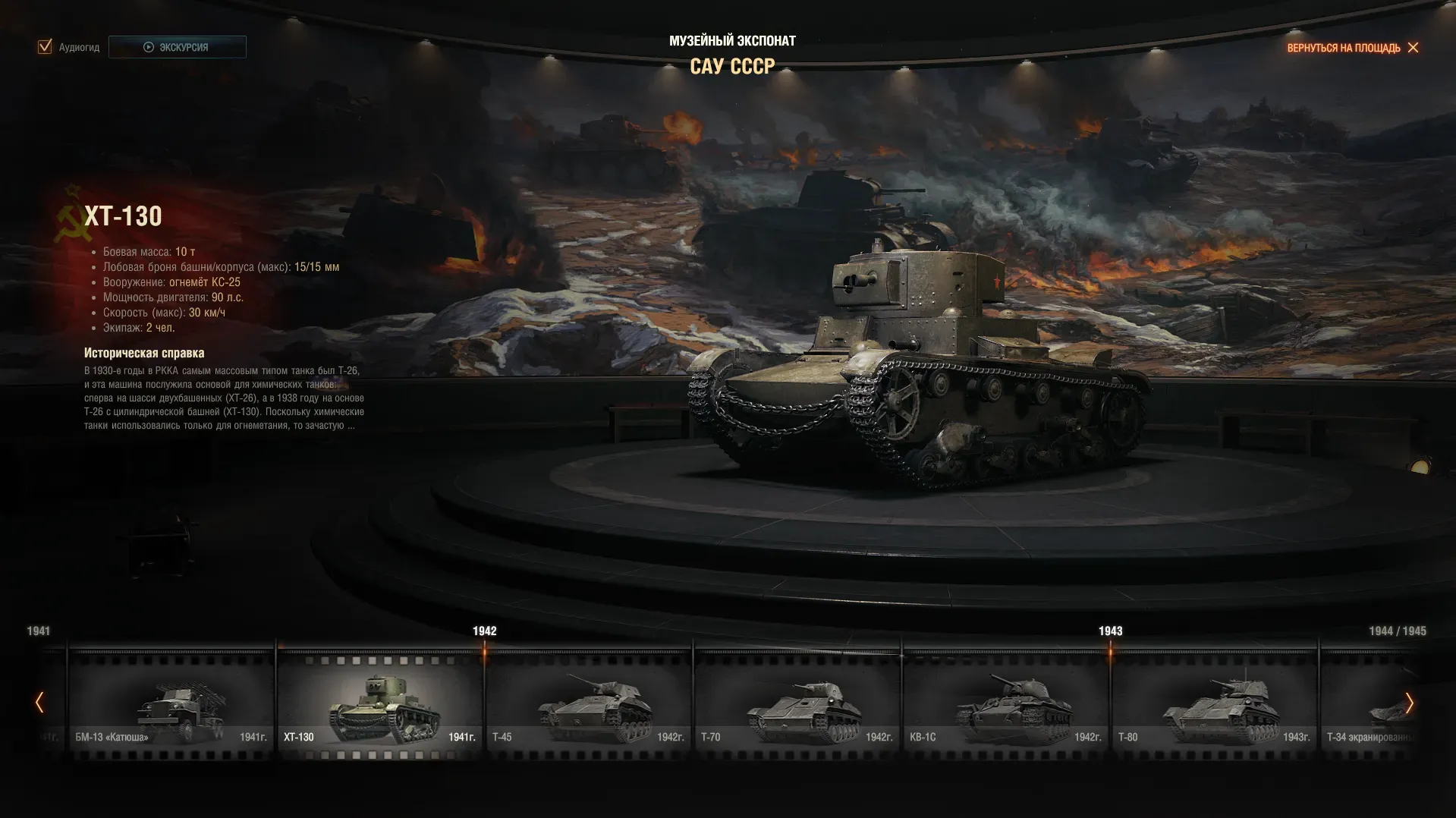
Task: Start the Экскурсия tour
Action: tap(177, 47)
